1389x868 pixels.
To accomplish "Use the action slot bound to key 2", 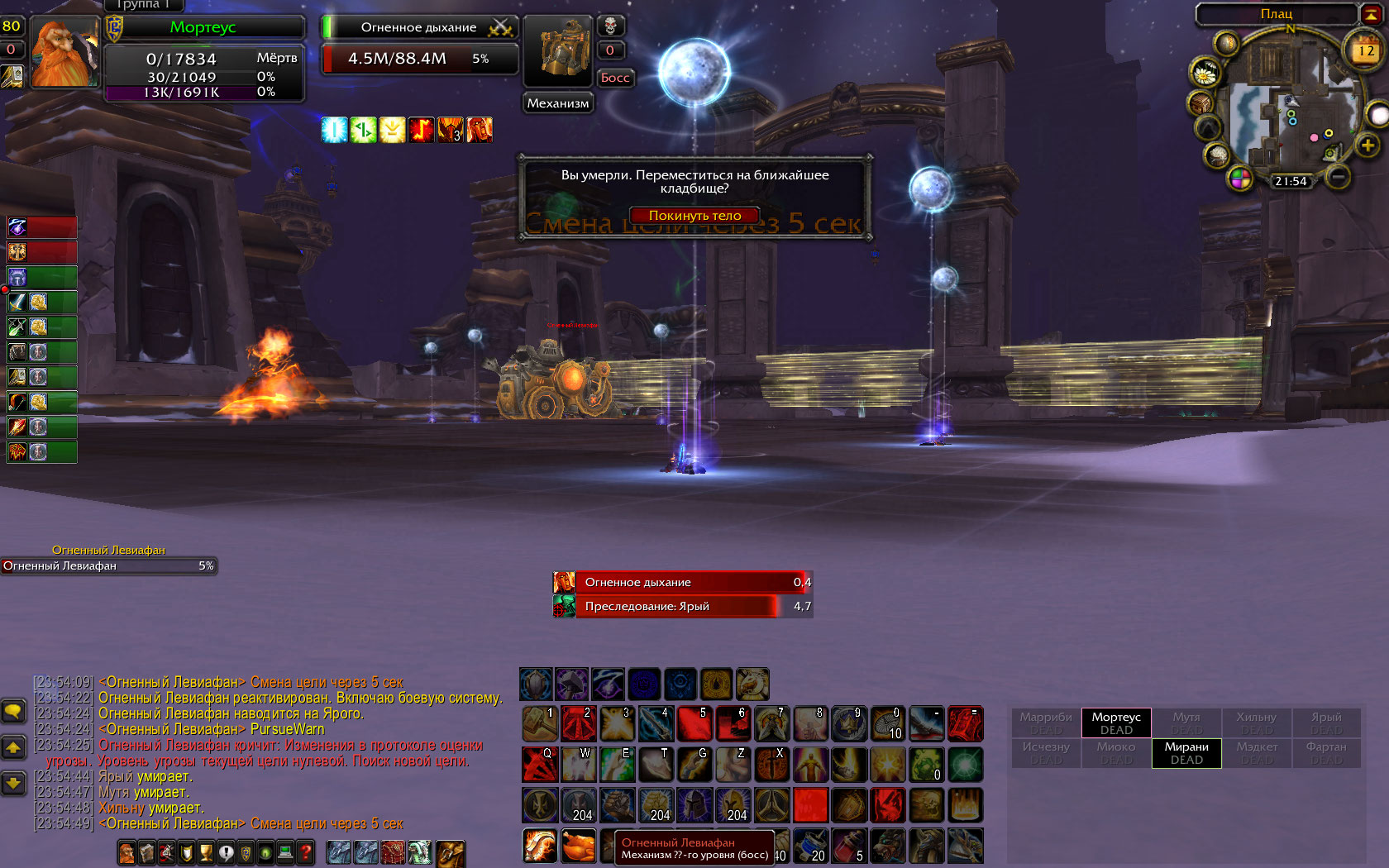I will pyautogui.click(x=578, y=724).
